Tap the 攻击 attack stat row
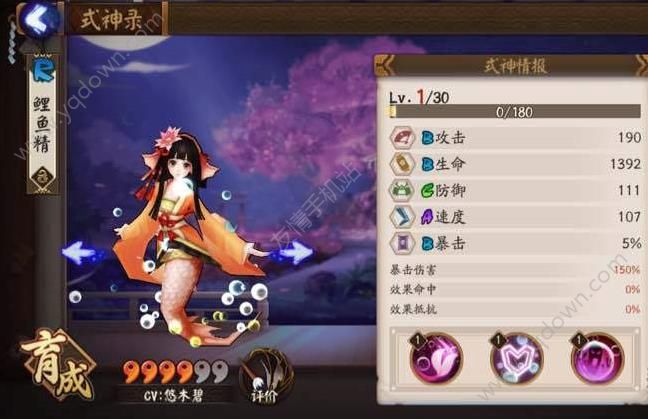The width and height of the screenshot is (648, 419). click(x=514, y=138)
